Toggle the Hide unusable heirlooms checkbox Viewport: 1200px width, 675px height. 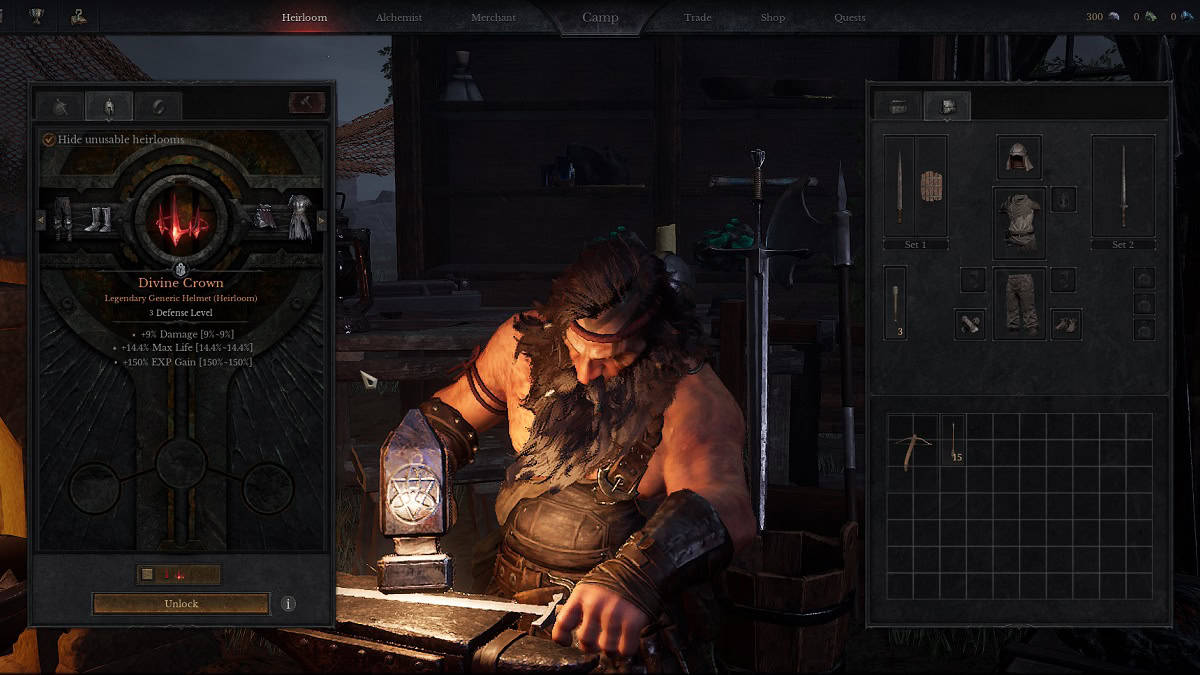(49, 140)
